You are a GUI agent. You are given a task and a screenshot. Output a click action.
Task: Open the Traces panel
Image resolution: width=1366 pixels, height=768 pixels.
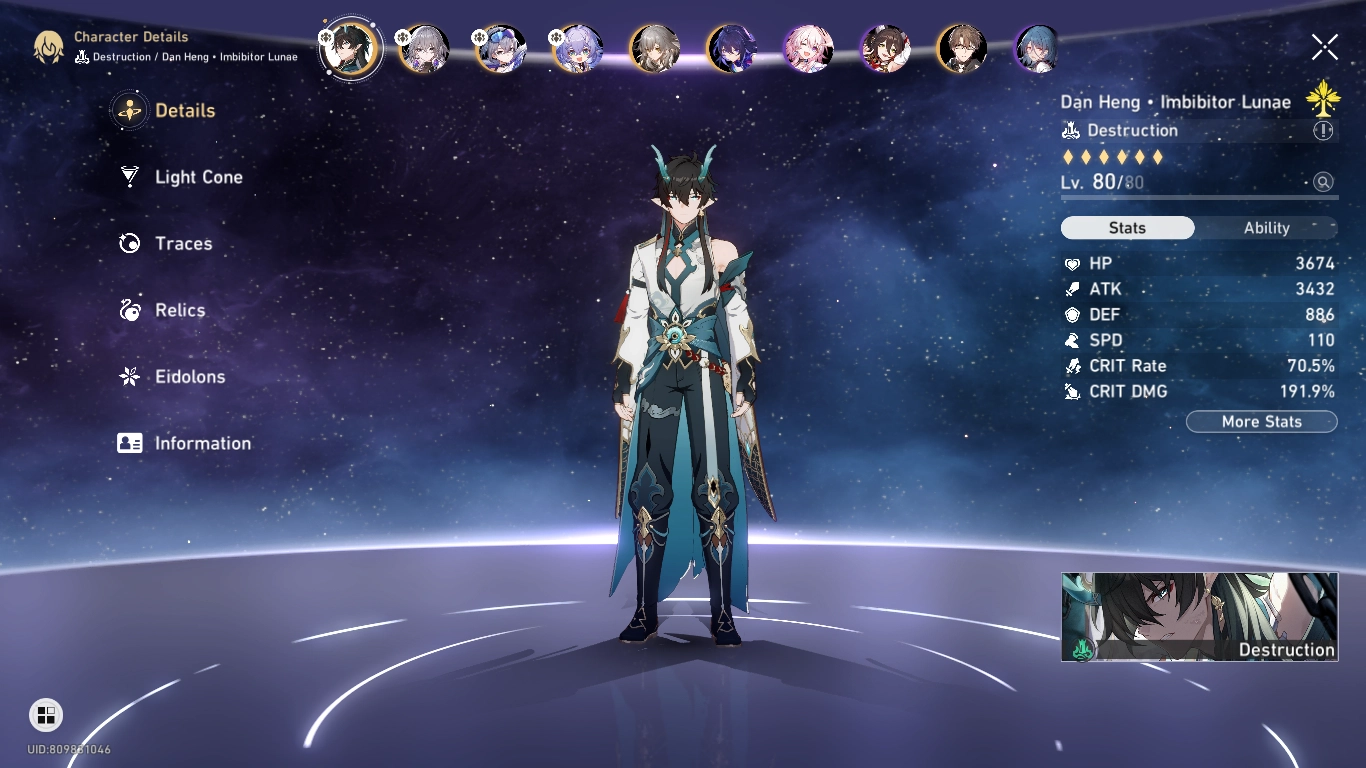coord(184,243)
